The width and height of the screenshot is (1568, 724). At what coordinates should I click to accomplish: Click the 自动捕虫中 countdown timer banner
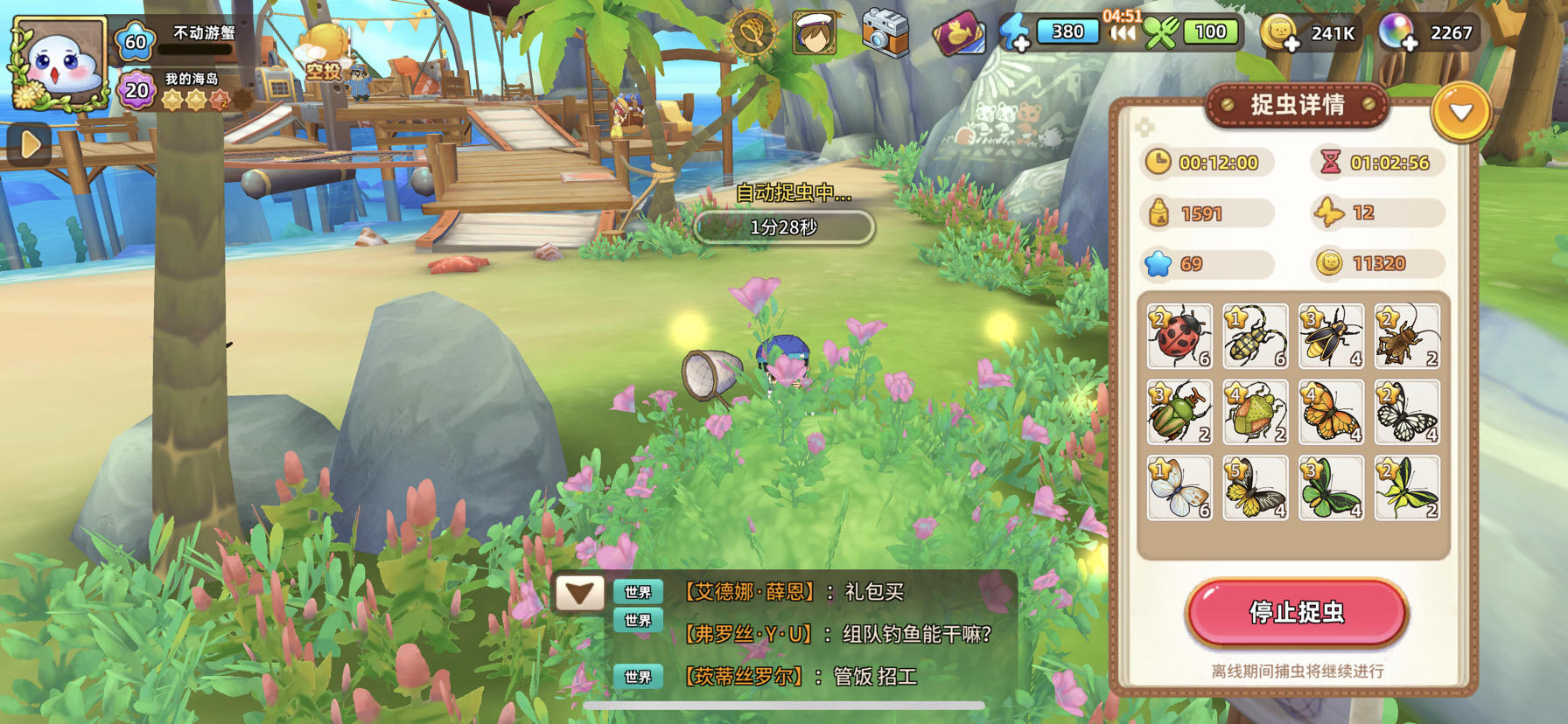coord(783,226)
